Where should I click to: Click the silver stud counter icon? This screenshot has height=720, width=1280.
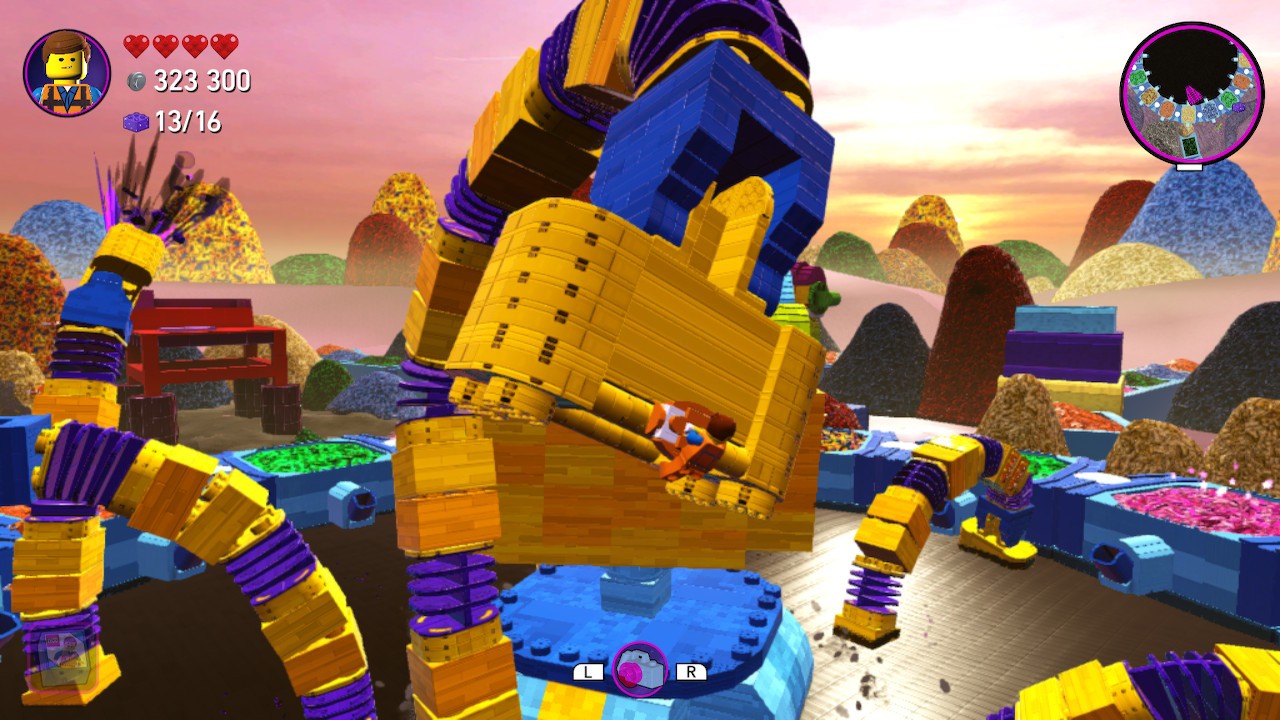tap(136, 82)
